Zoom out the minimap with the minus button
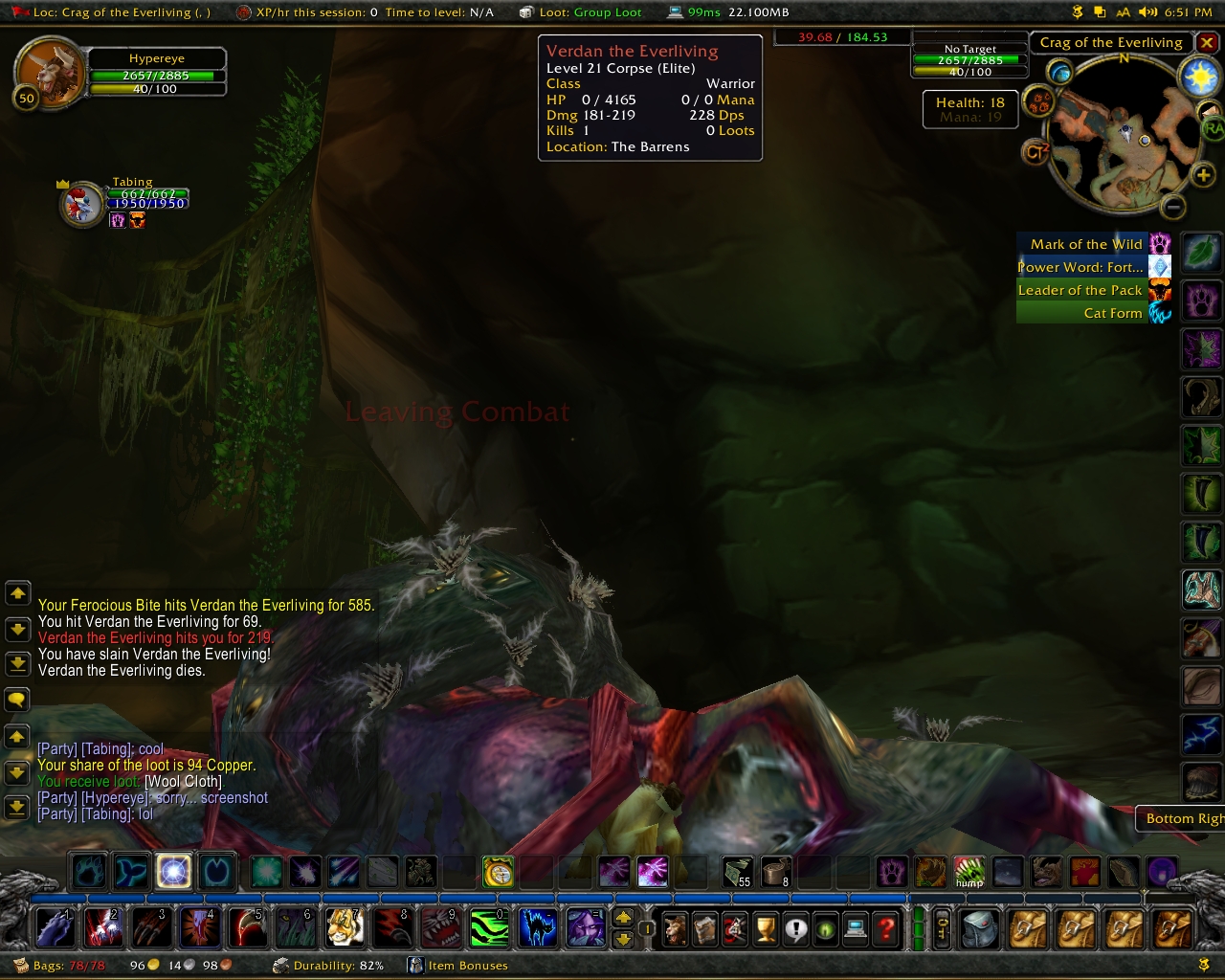The height and width of the screenshot is (980, 1225). [x=1174, y=206]
